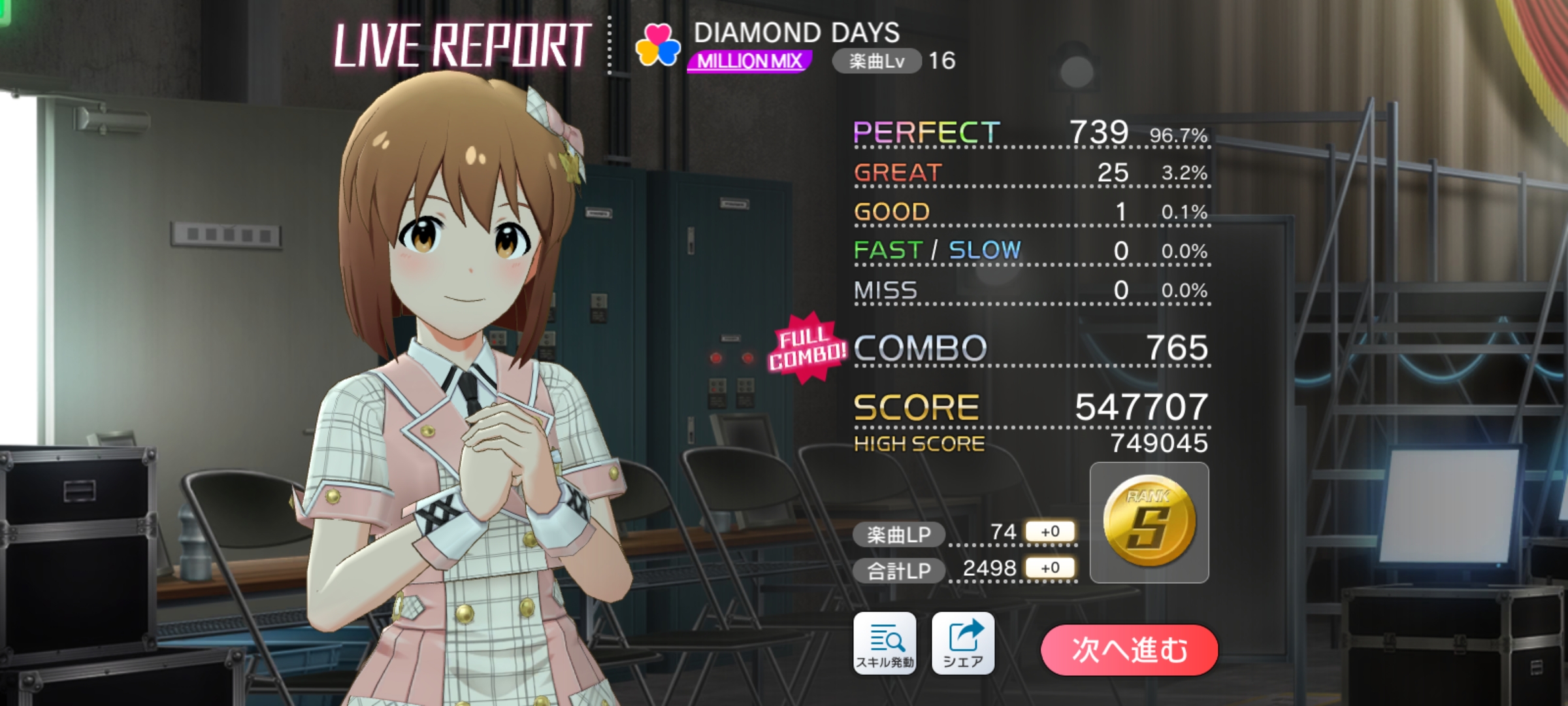Show the スキル発動 skill activation details
Screen dimensions: 1568x706
pyautogui.click(x=885, y=643)
